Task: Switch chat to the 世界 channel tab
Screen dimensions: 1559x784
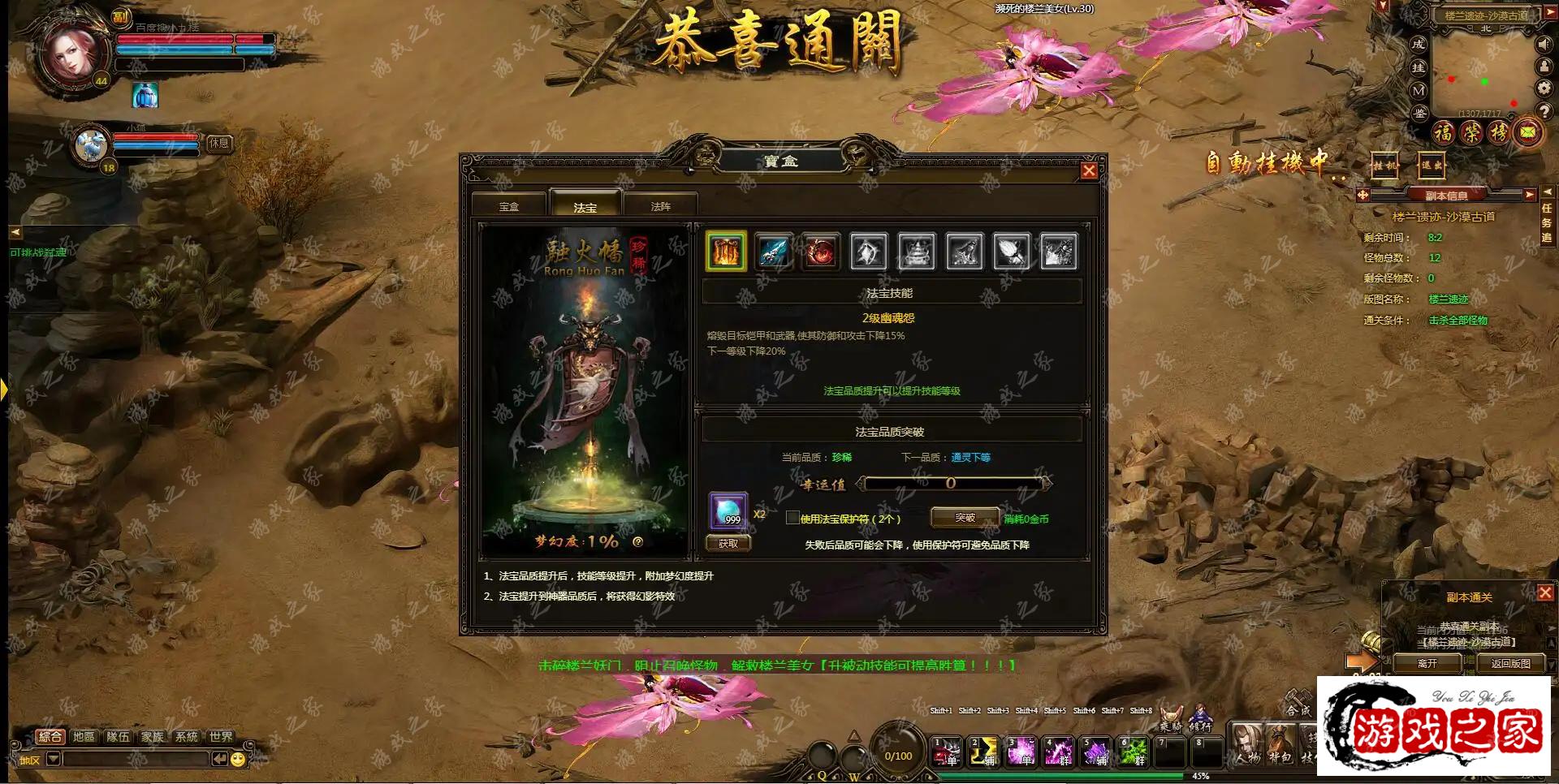Action: [x=221, y=737]
